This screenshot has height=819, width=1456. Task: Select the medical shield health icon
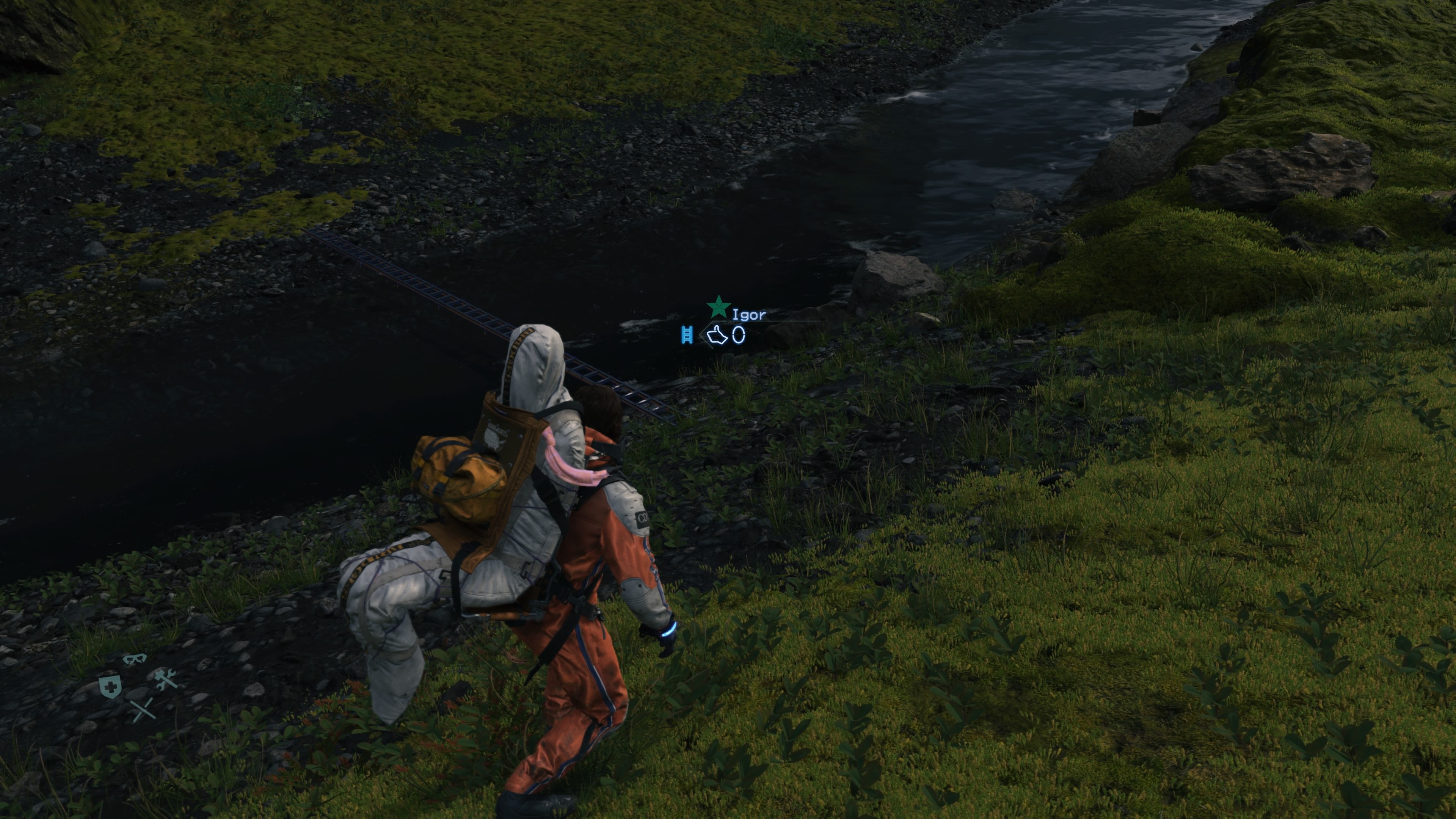[111, 687]
